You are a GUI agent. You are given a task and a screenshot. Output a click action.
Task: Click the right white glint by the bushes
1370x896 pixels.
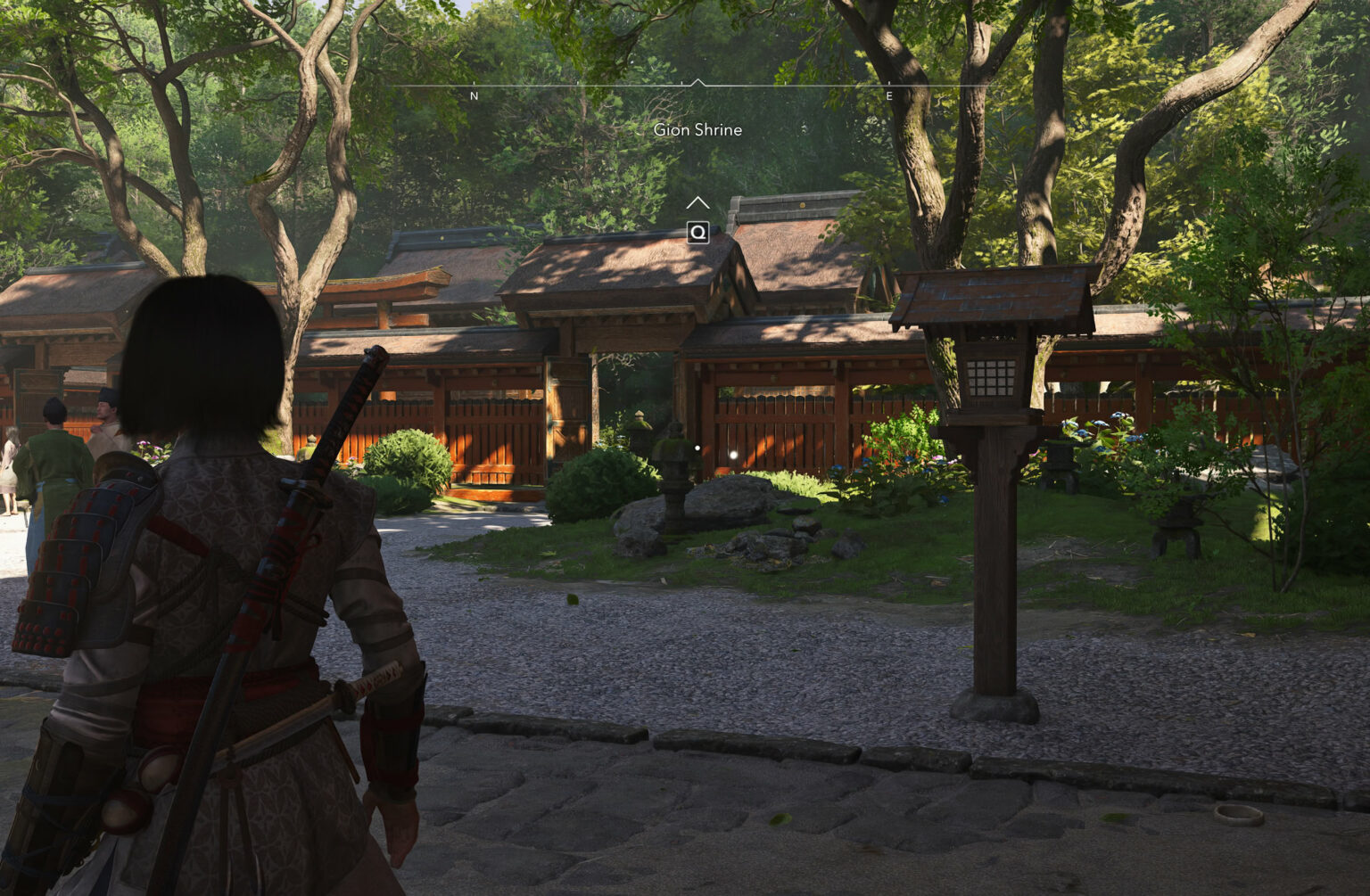(733, 455)
